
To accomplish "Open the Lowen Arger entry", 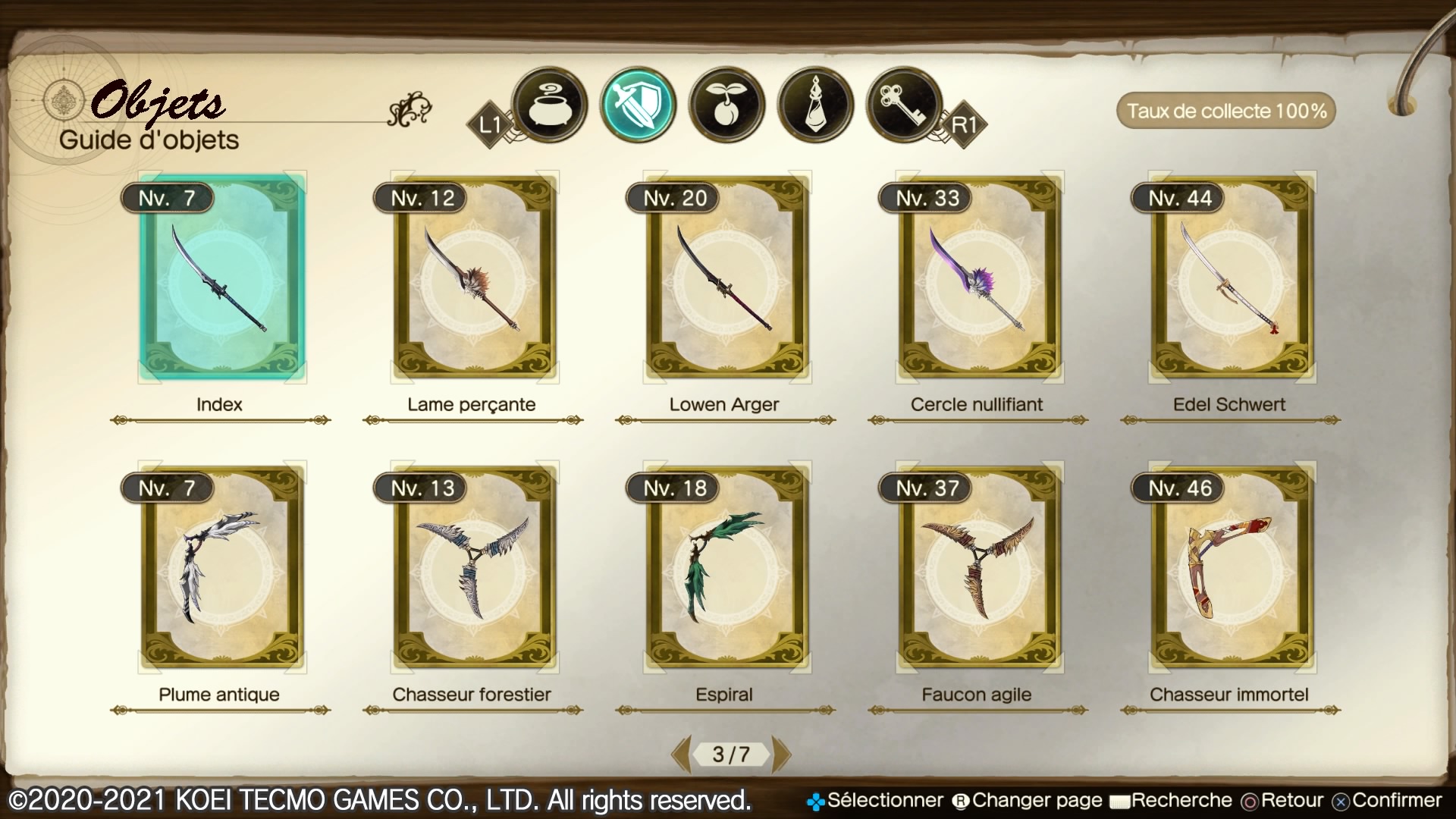I will tap(726, 278).
